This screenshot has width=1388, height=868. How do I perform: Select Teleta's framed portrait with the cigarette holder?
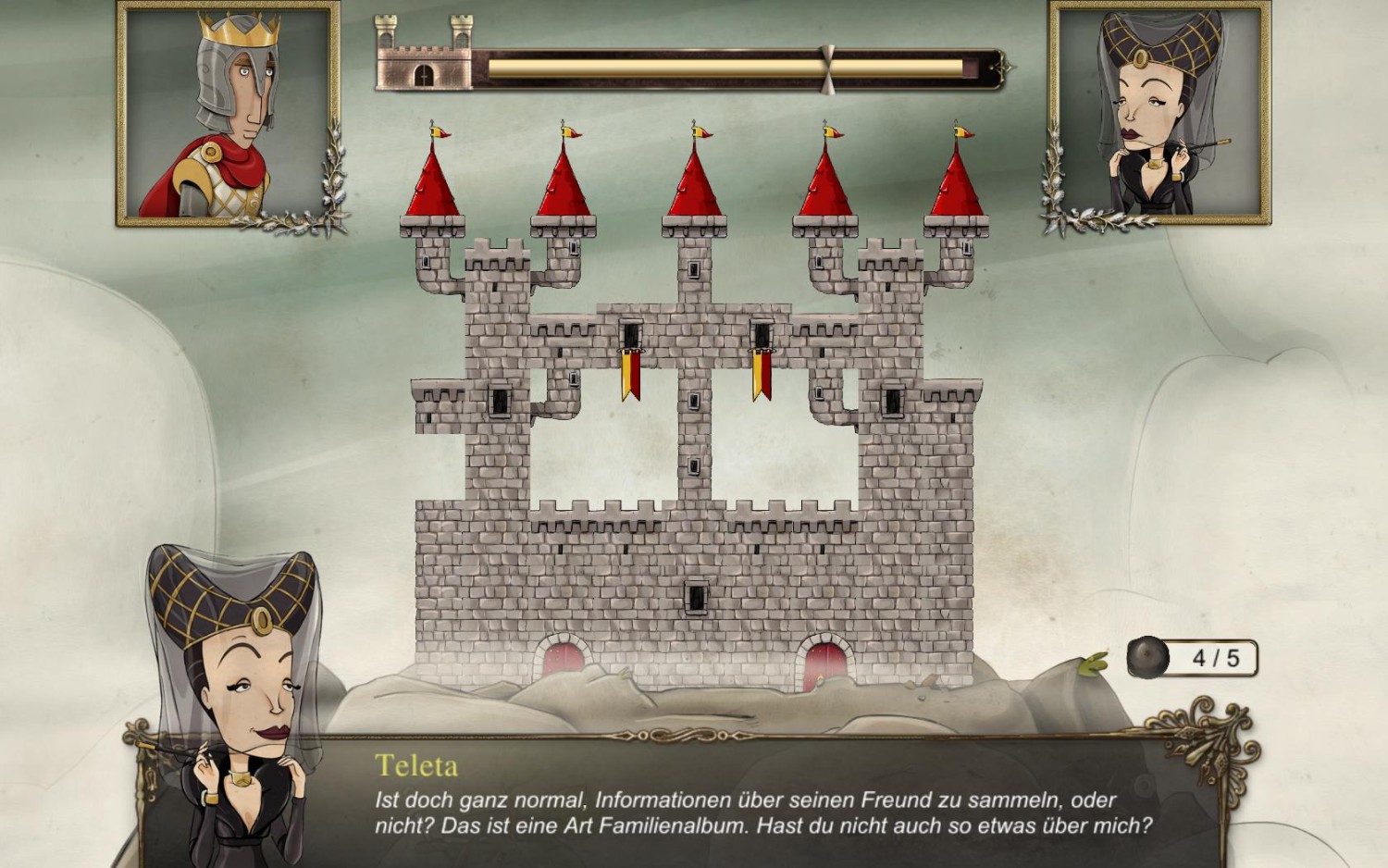pos(1159,113)
